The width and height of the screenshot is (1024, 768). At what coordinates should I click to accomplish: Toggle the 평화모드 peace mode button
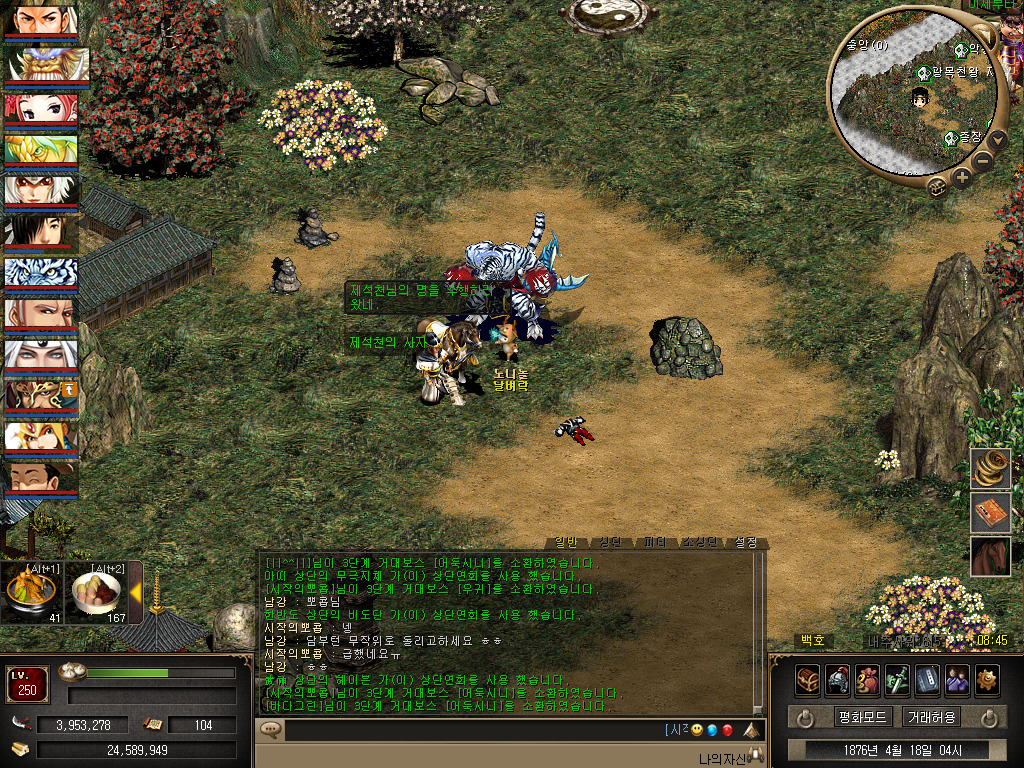pos(862,717)
